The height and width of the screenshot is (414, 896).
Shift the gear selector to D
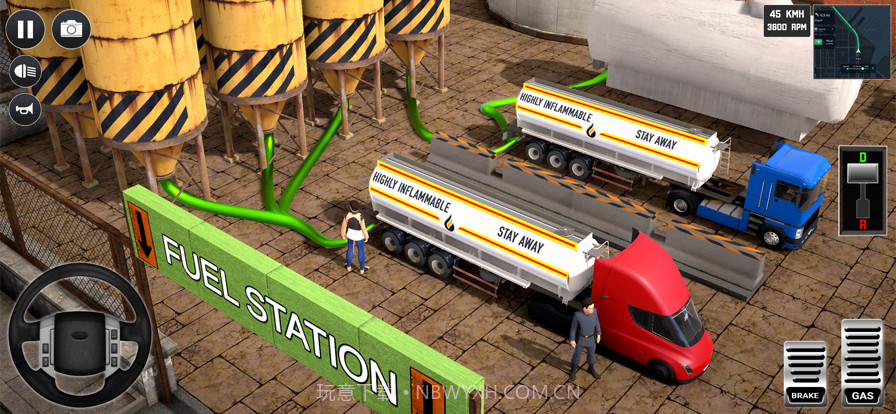[x=862, y=157]
